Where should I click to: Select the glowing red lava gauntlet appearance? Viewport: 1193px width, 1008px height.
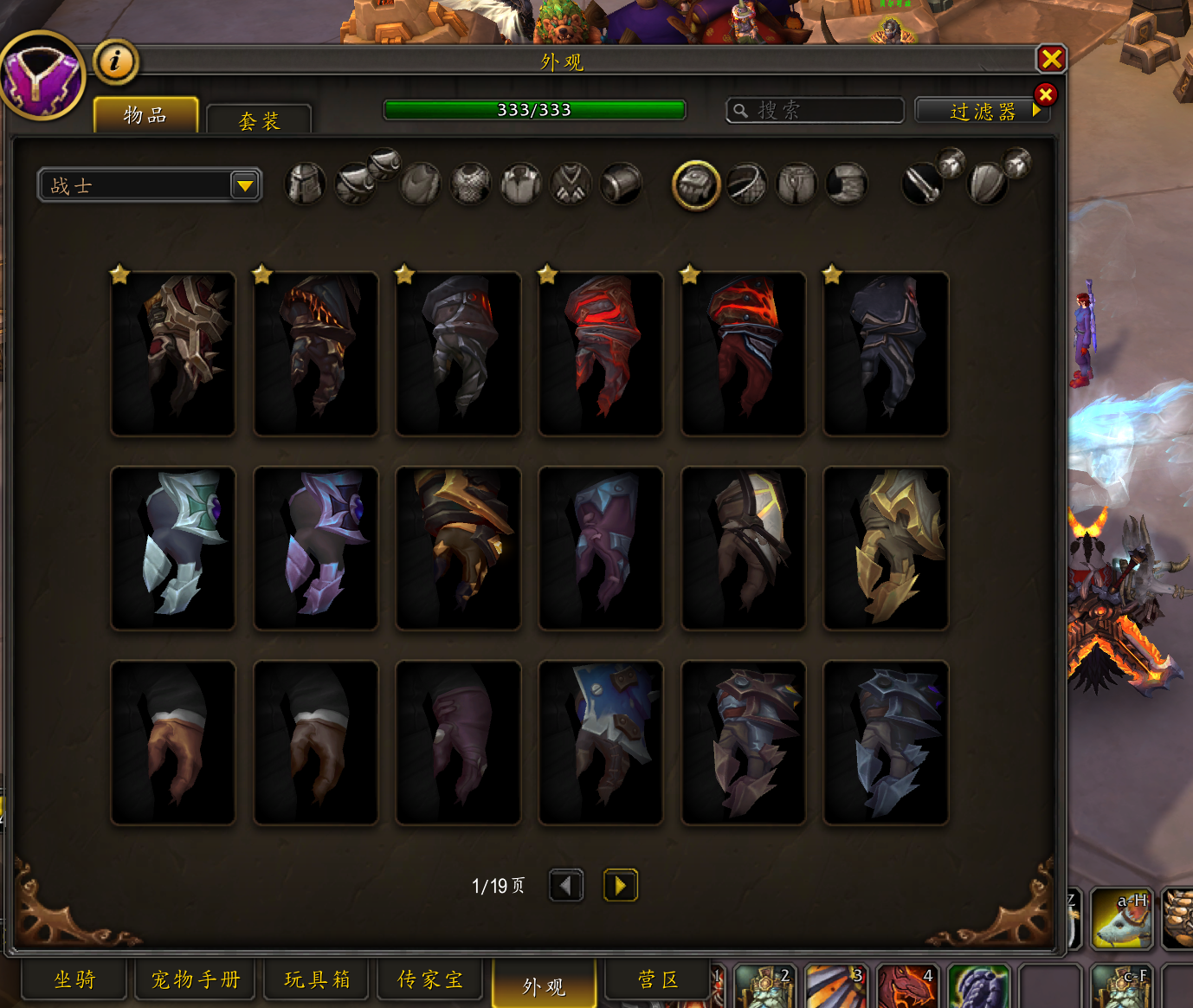(x=744, y=353)
